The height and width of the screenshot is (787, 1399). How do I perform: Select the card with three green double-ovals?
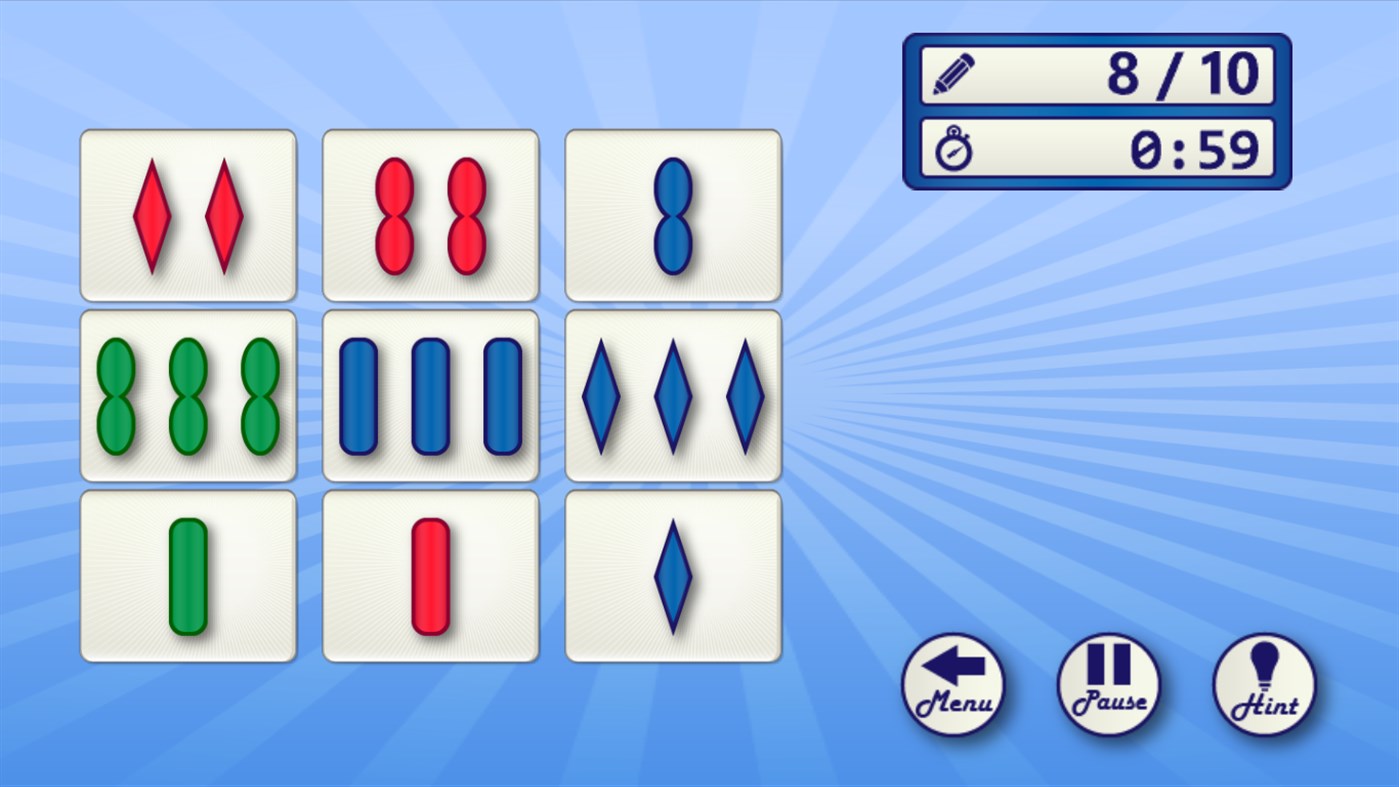188,394
